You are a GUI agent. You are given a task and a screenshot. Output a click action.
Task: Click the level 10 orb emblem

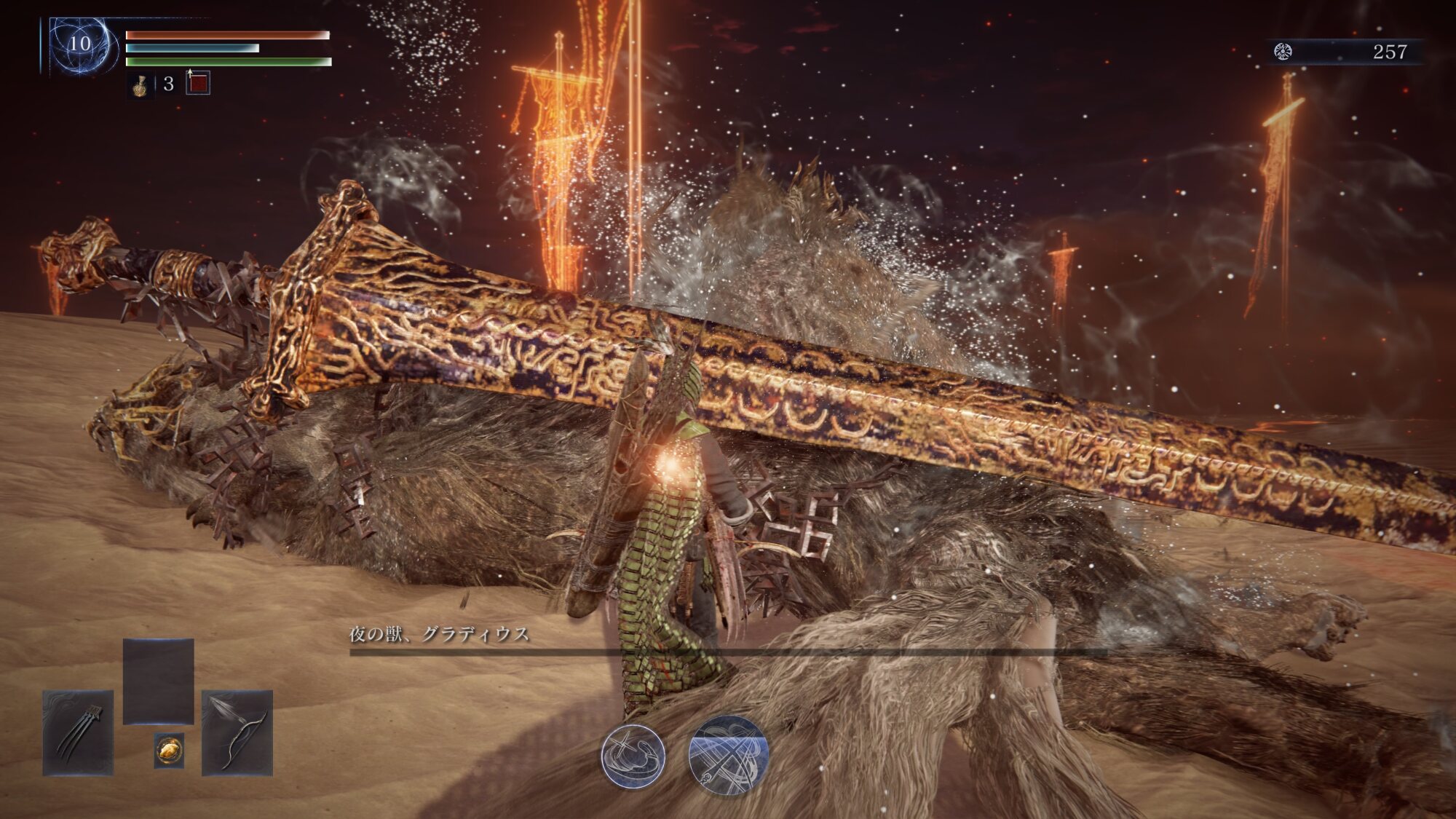tap(81, 45)
